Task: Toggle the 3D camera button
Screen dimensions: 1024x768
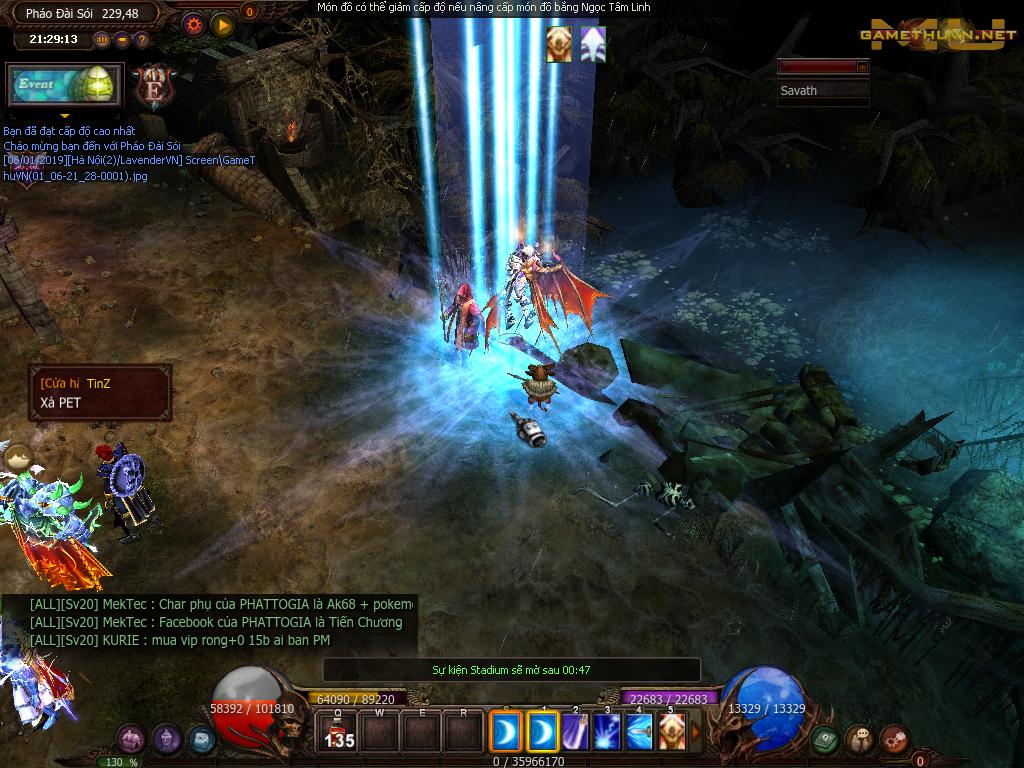Action: click(102, 40)
